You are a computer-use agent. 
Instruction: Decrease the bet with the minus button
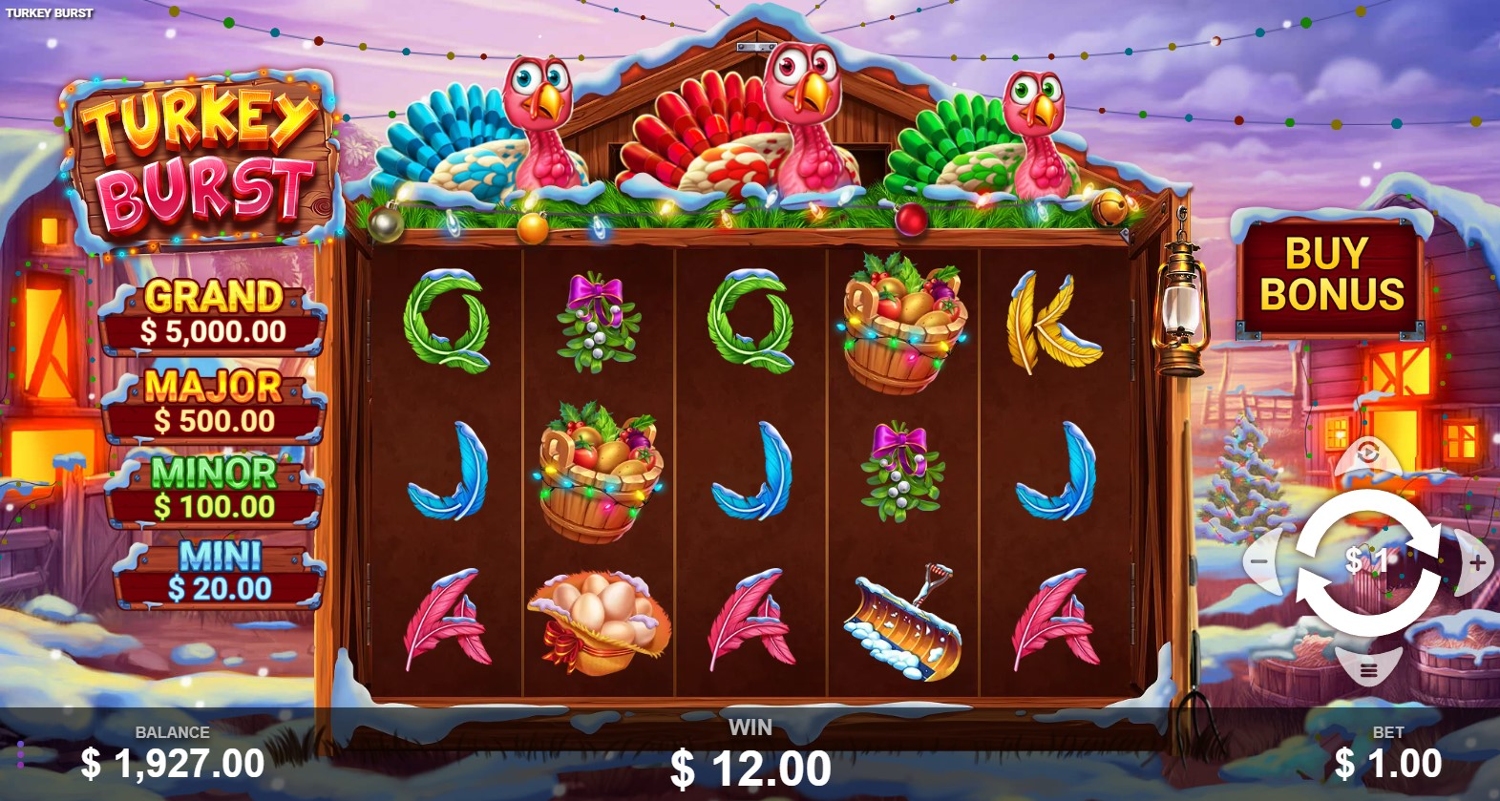coord(1260,562)
